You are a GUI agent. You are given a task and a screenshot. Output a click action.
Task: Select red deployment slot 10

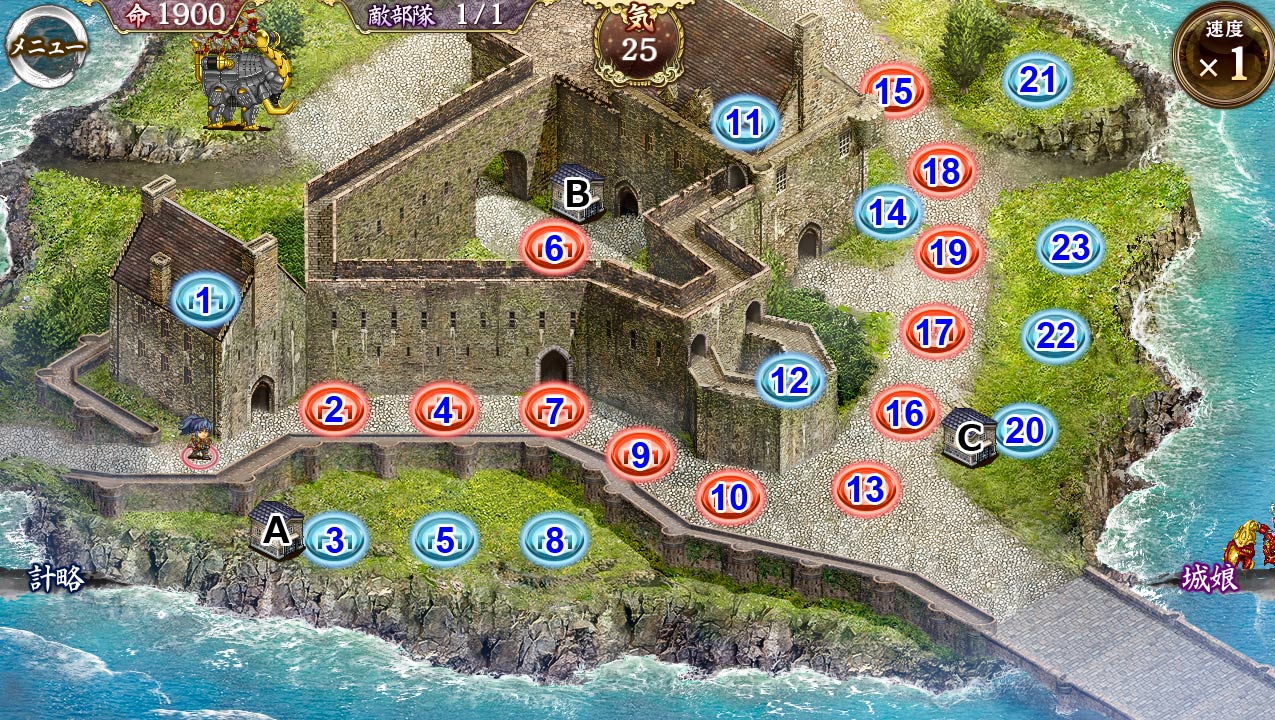click(x=731, y=497)
